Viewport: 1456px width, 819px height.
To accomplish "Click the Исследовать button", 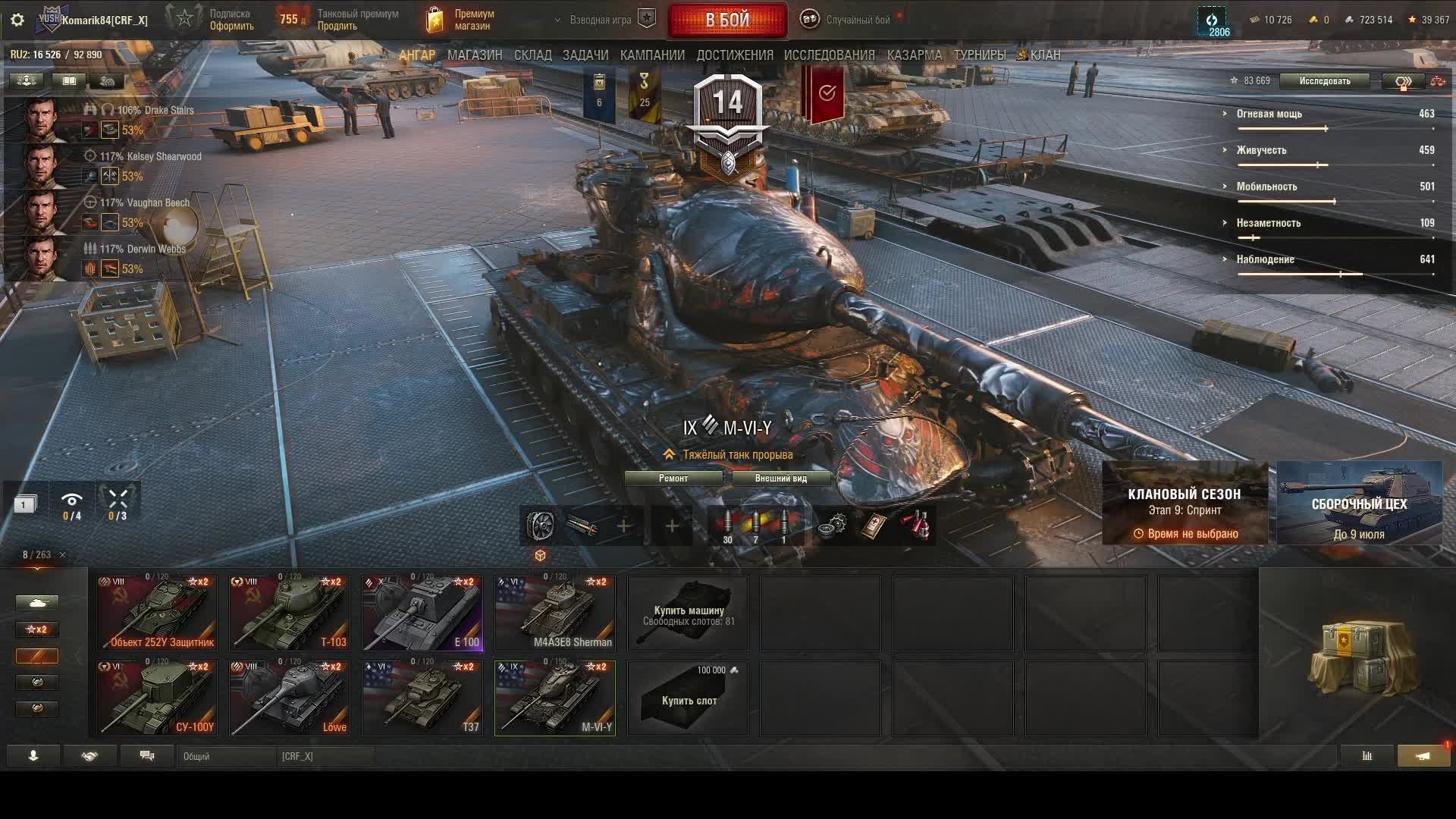I will [1324, 81].
